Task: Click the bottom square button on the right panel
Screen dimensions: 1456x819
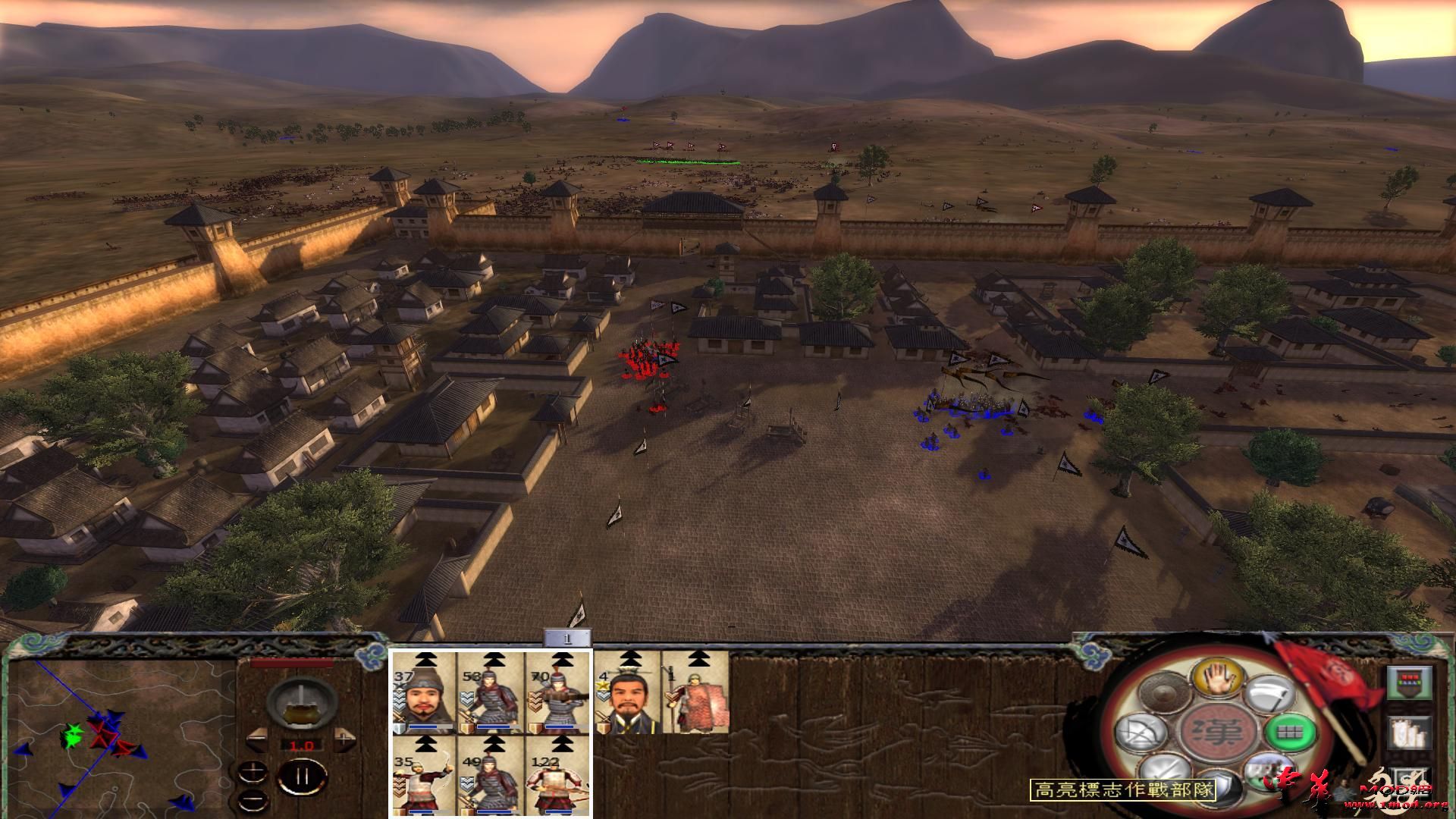Action: pyautogui.click(x=1411, y=782)
